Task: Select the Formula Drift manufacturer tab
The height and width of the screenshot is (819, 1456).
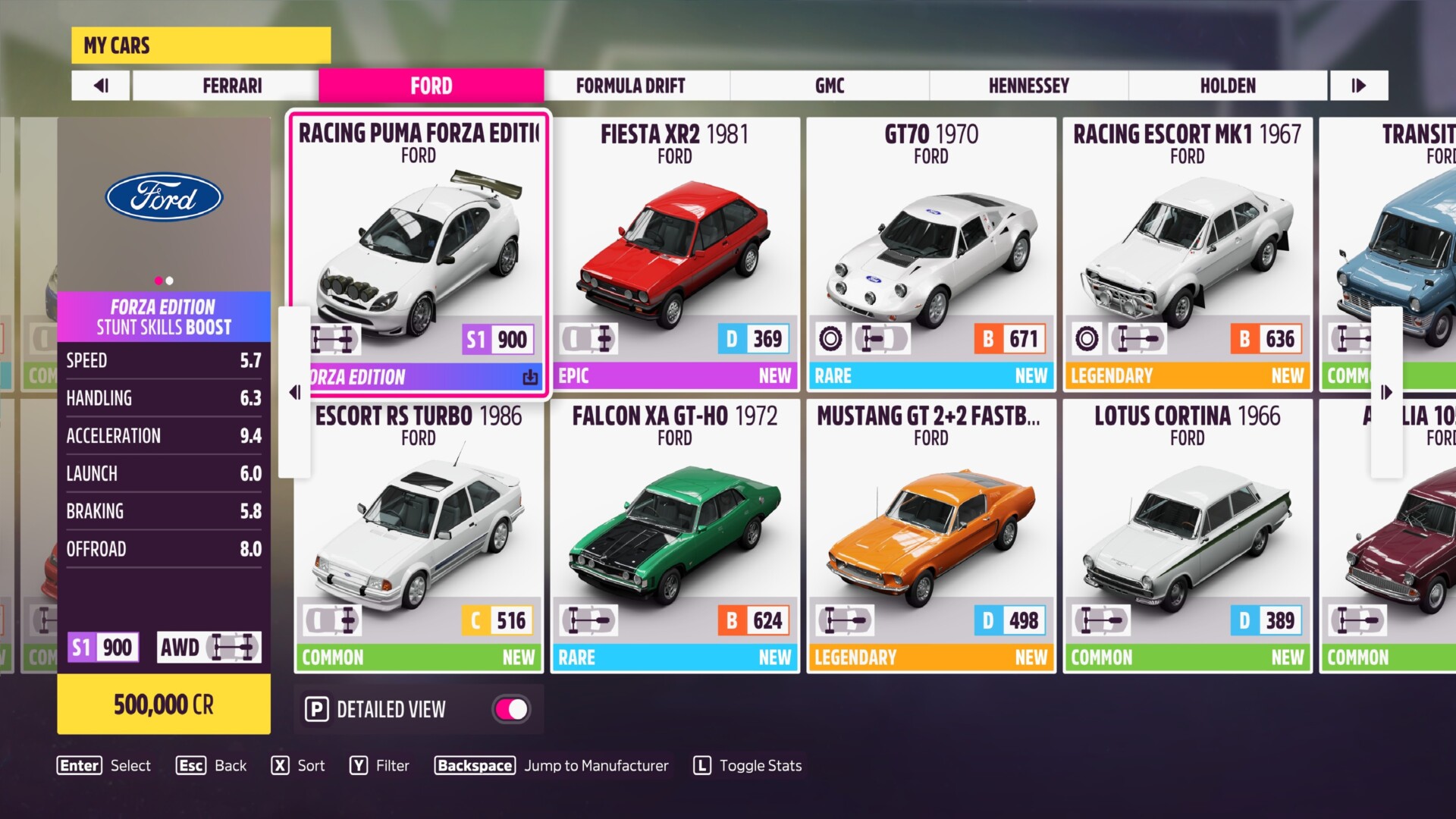Action: click(x=630, y=86)
